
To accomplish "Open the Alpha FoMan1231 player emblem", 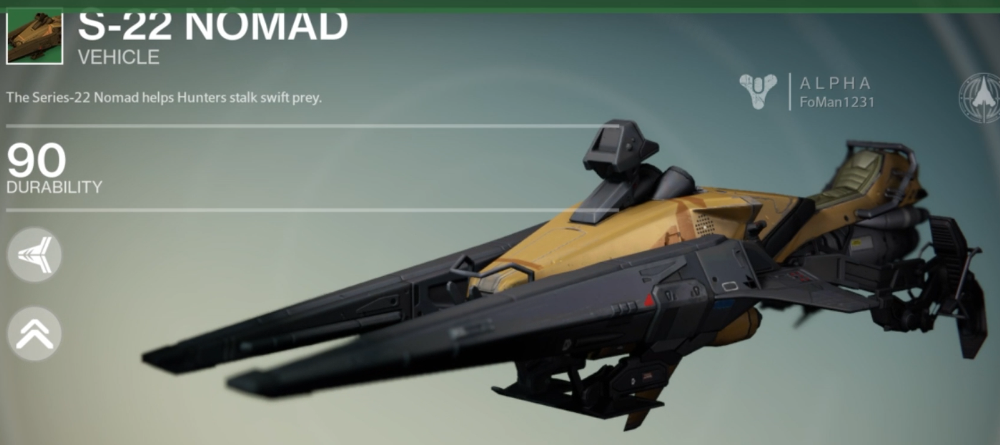I will (x=759, y=92).
